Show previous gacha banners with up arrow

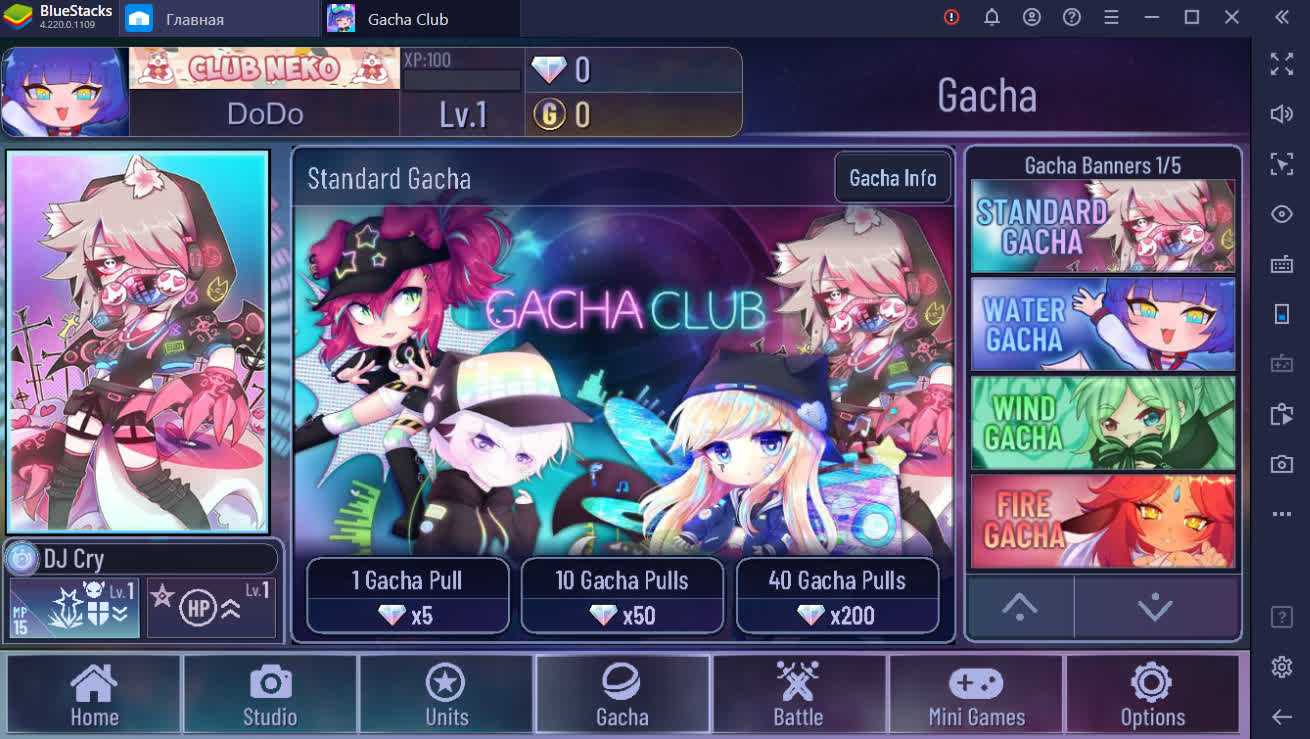point(1020,606)
